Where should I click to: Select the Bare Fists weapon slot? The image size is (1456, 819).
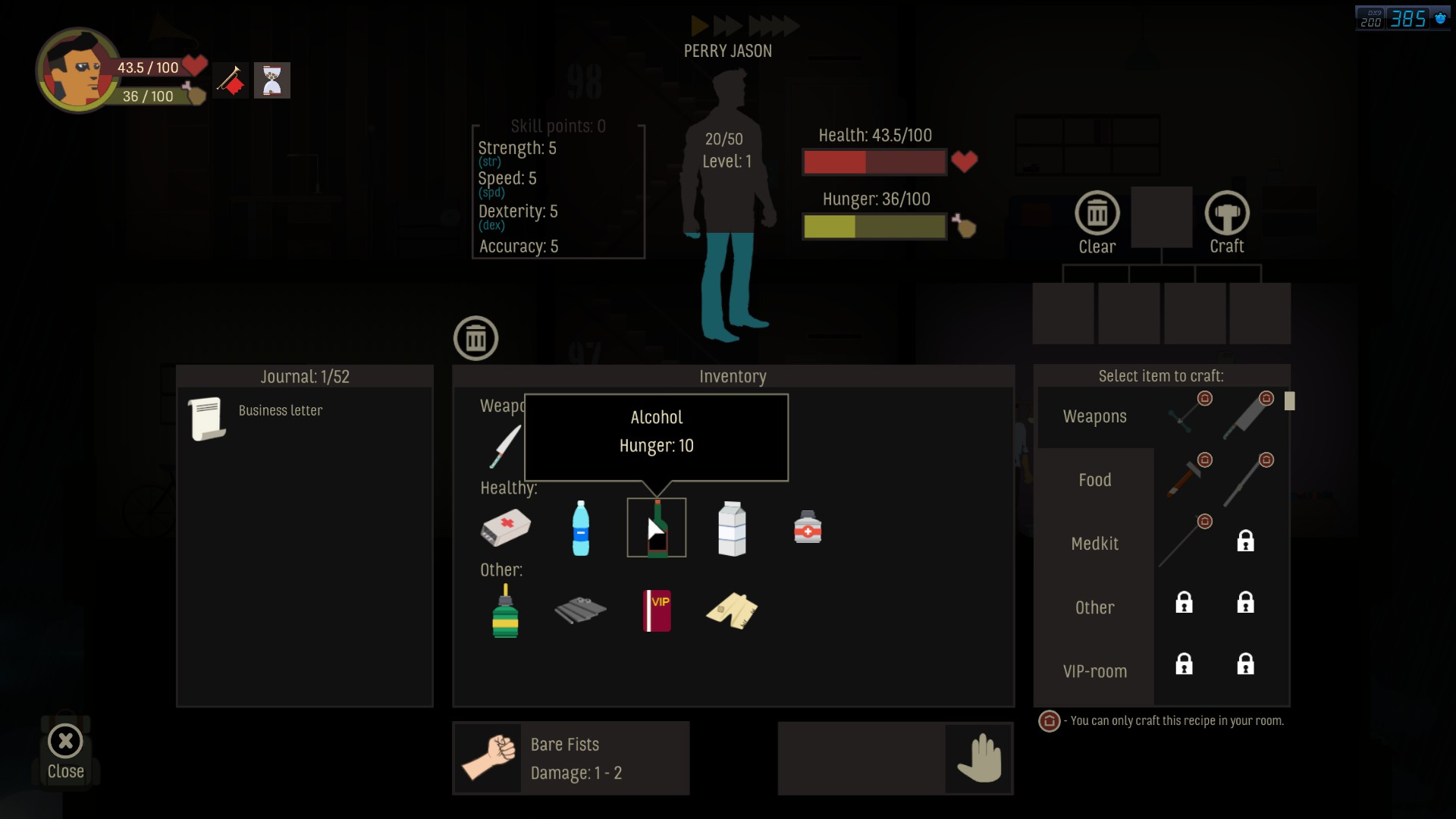pos(571,758)
